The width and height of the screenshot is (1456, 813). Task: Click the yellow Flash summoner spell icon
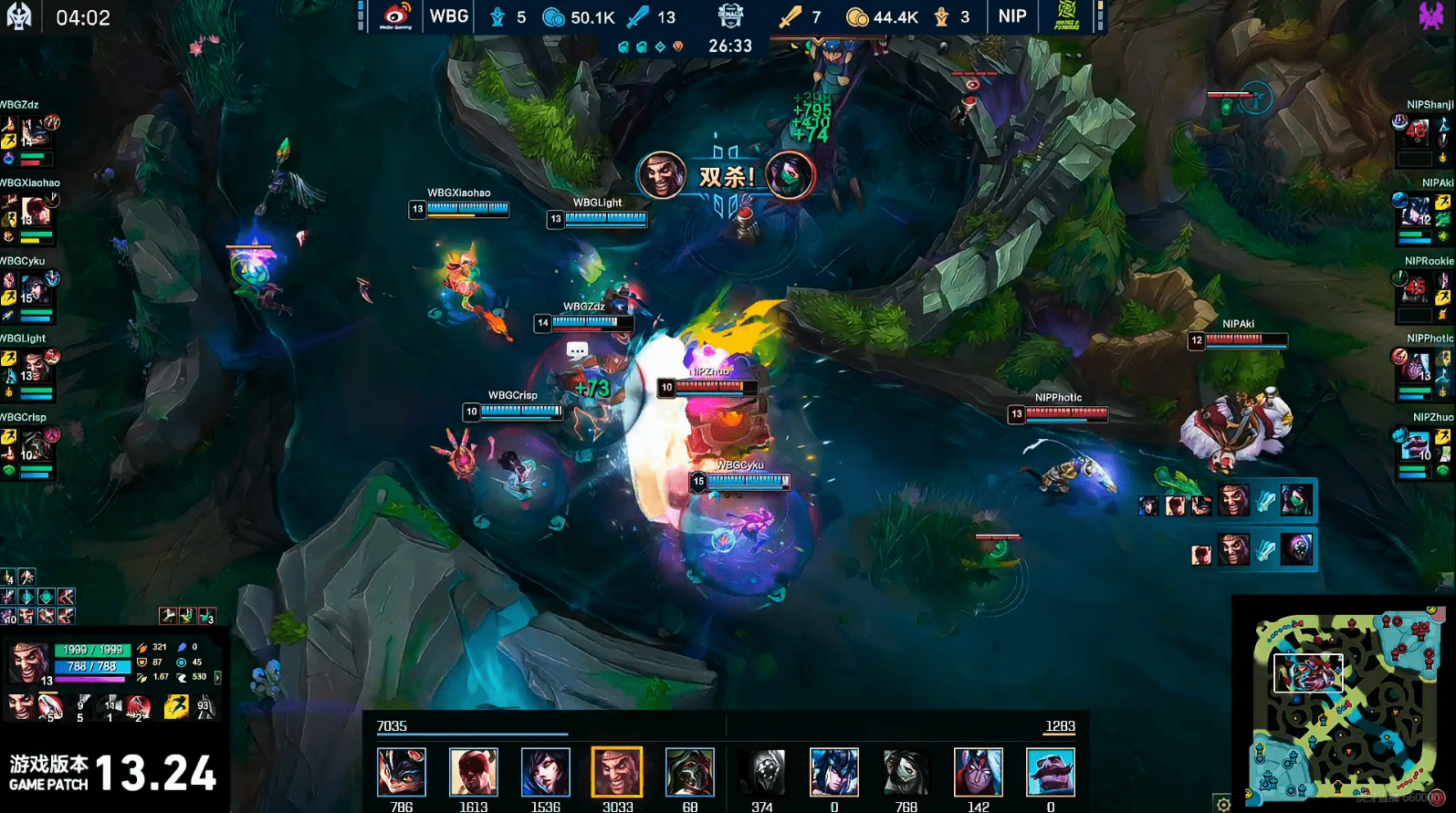(175, 706)
